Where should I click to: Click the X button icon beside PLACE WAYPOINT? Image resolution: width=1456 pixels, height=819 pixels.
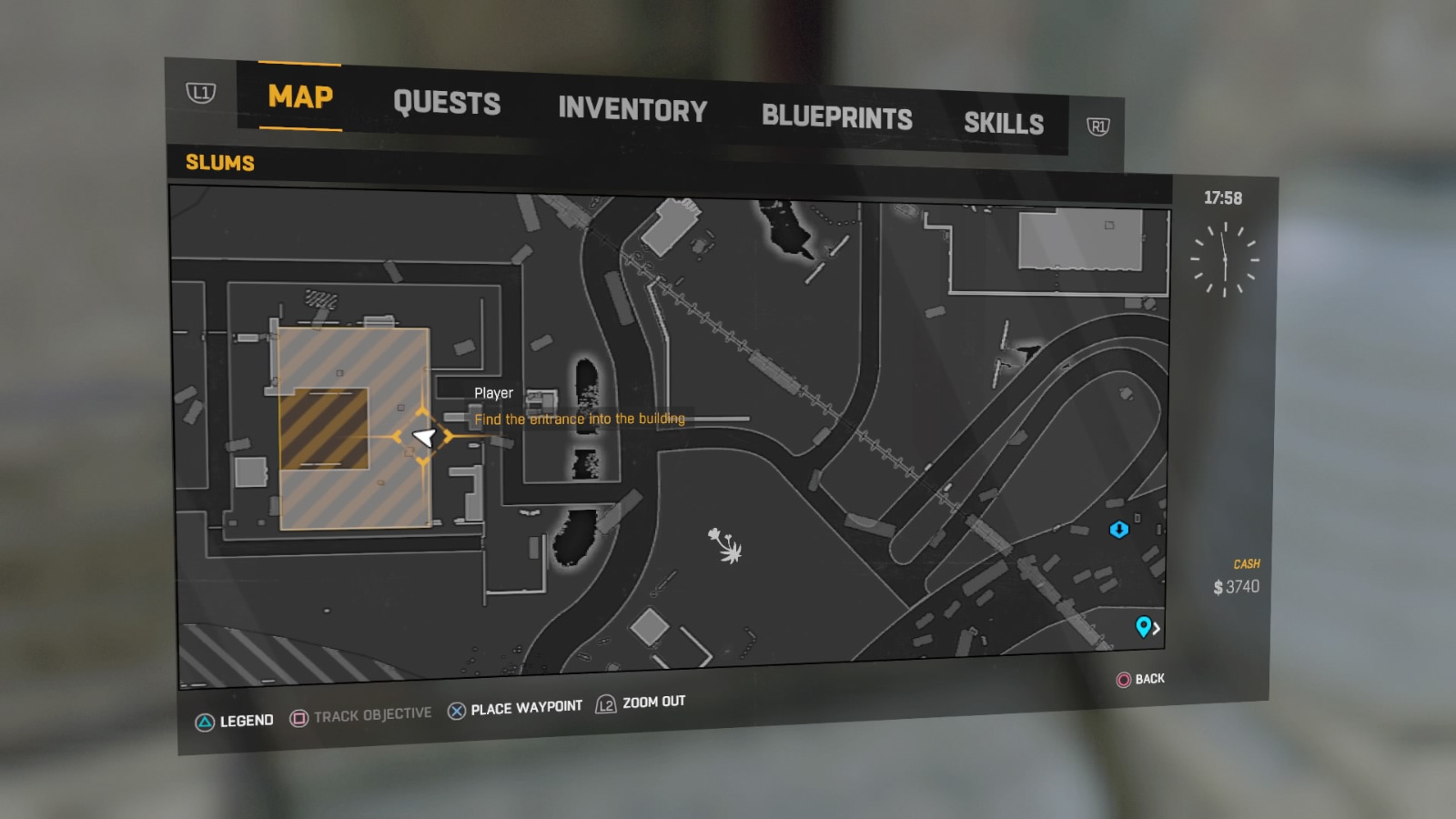(455, 706)
